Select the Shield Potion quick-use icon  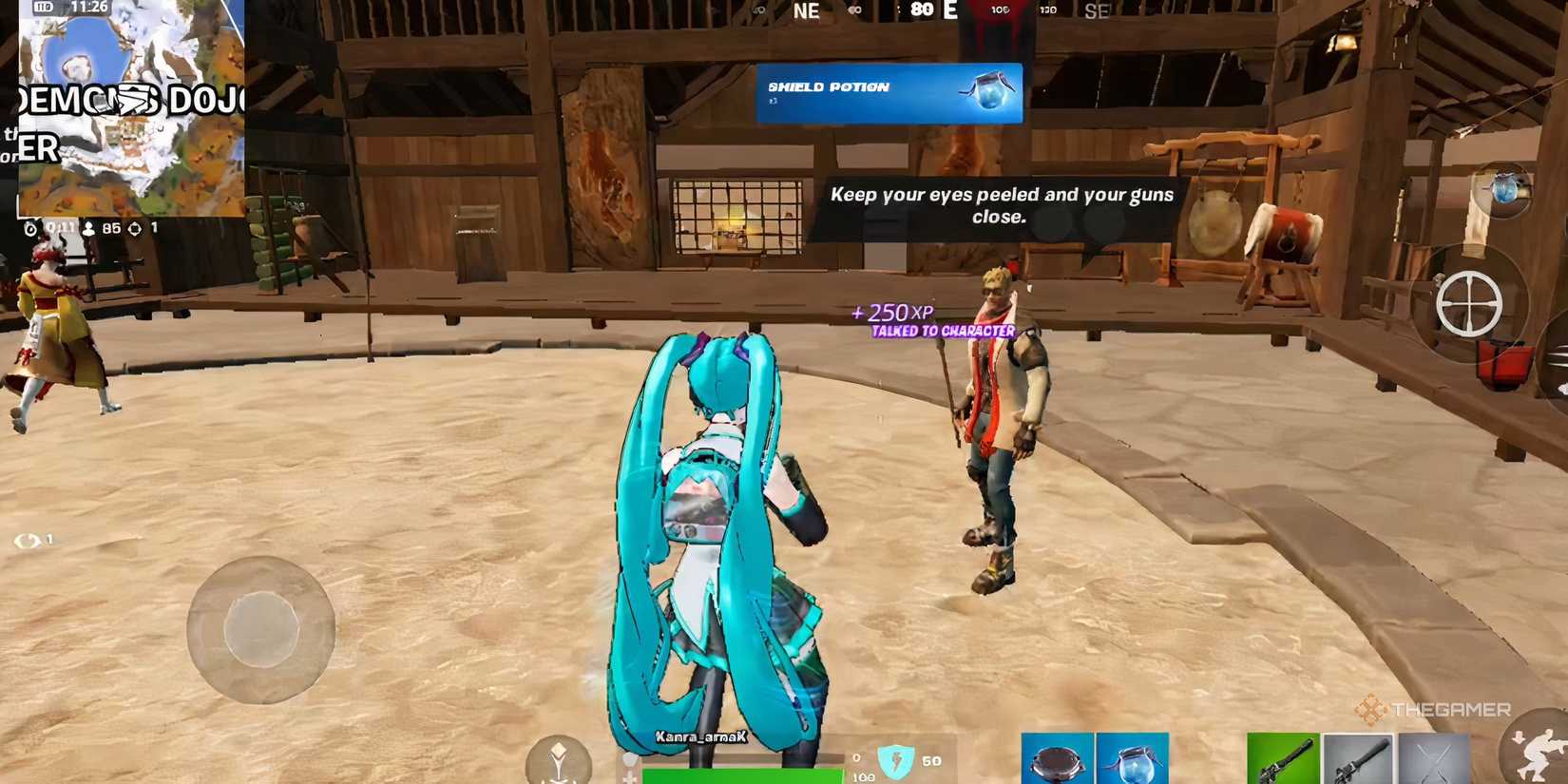point(1506,190)
